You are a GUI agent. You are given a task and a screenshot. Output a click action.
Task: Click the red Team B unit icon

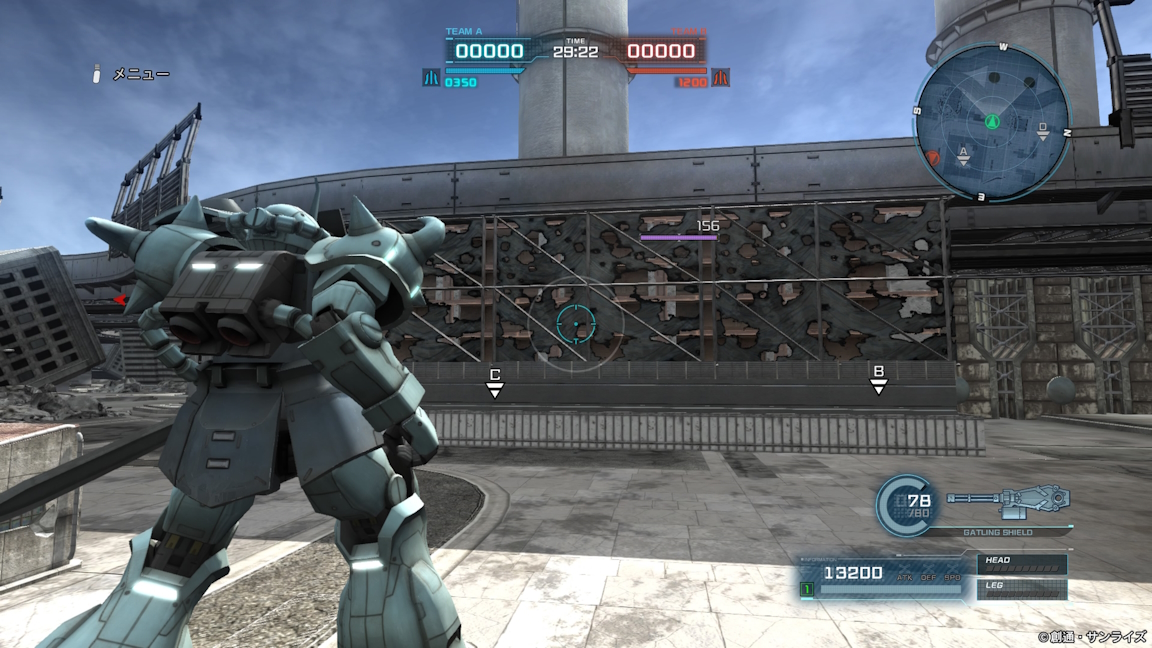[x=720, y=77]
